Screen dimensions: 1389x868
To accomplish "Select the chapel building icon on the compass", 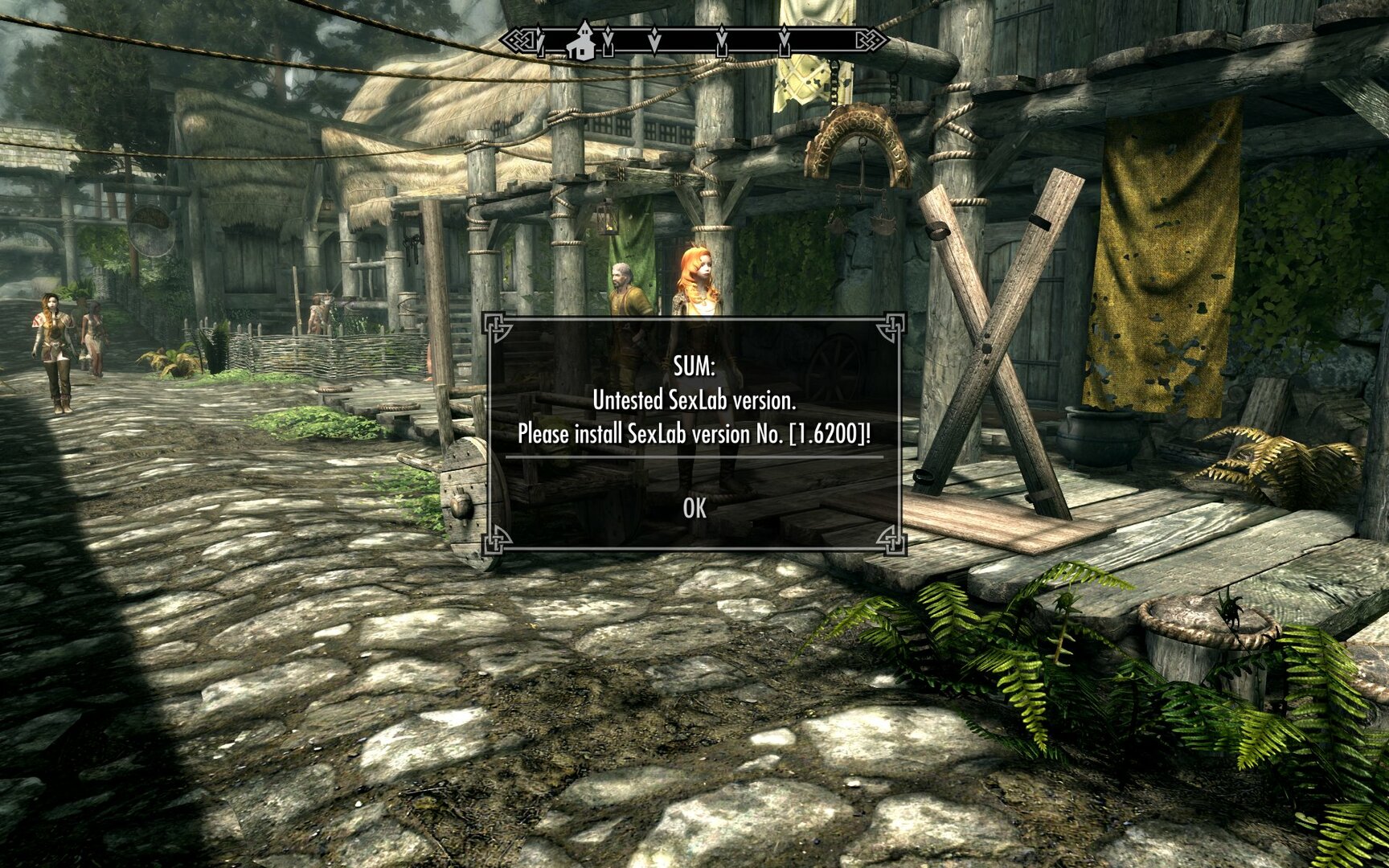I will click(584, 39).
